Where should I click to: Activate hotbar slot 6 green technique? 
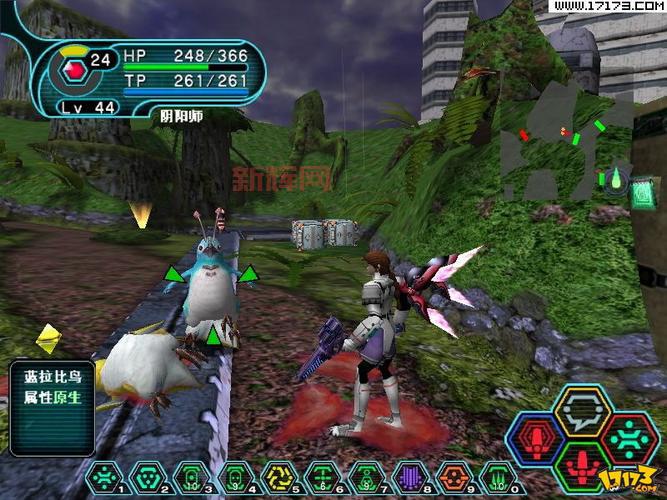319,477
